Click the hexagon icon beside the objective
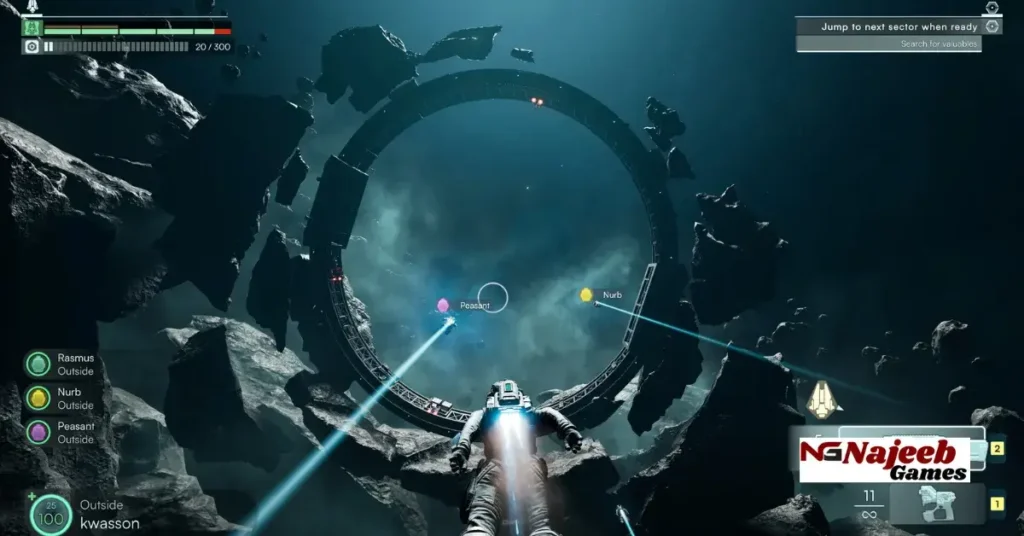 point(991,8)
